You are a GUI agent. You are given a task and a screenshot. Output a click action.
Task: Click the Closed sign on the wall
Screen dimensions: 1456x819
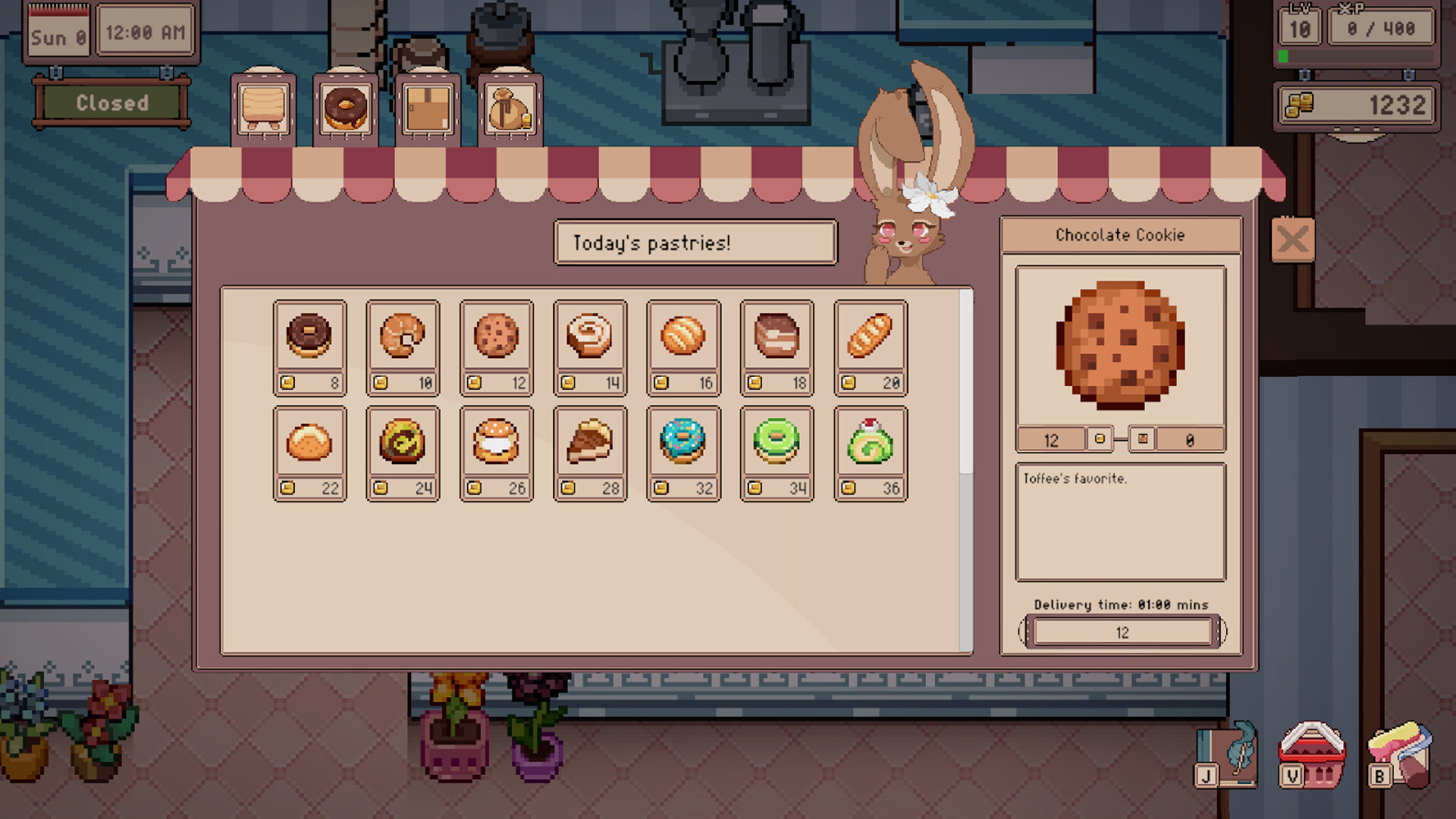[111, 104]
